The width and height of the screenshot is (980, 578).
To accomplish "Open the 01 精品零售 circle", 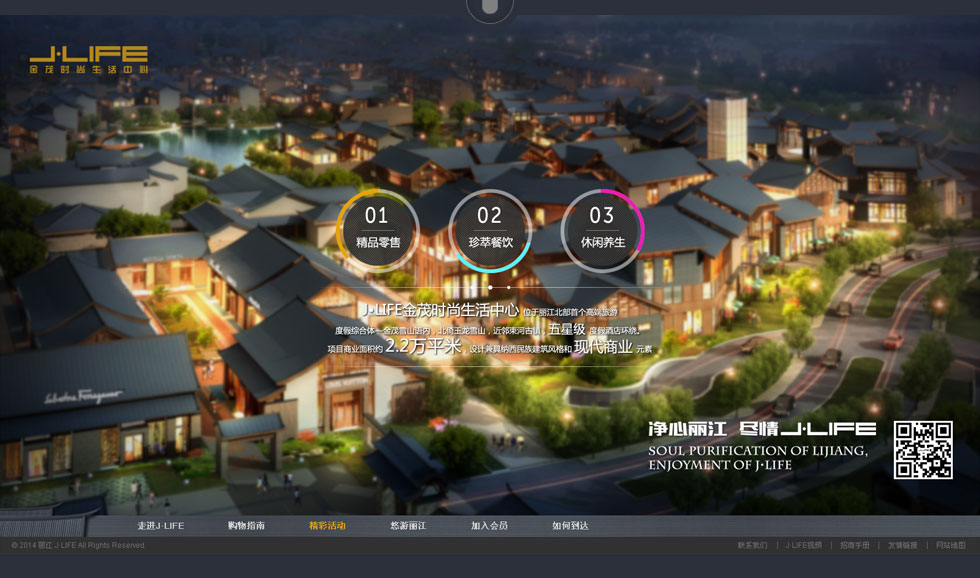I will pyautogui.click(x=377, y=230).
